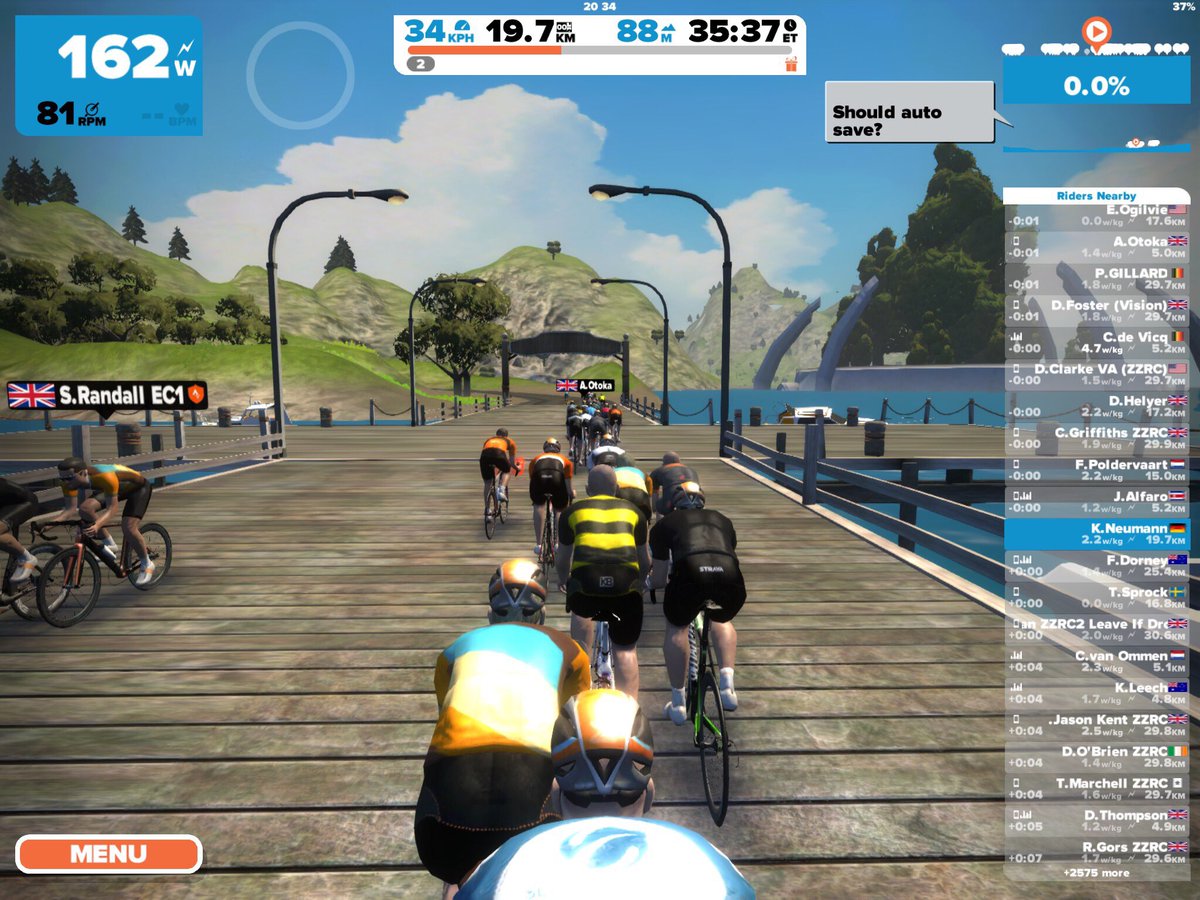Select the highlighted K.Neumann row
This screenshot has height=900, width=1200.
1096,534
